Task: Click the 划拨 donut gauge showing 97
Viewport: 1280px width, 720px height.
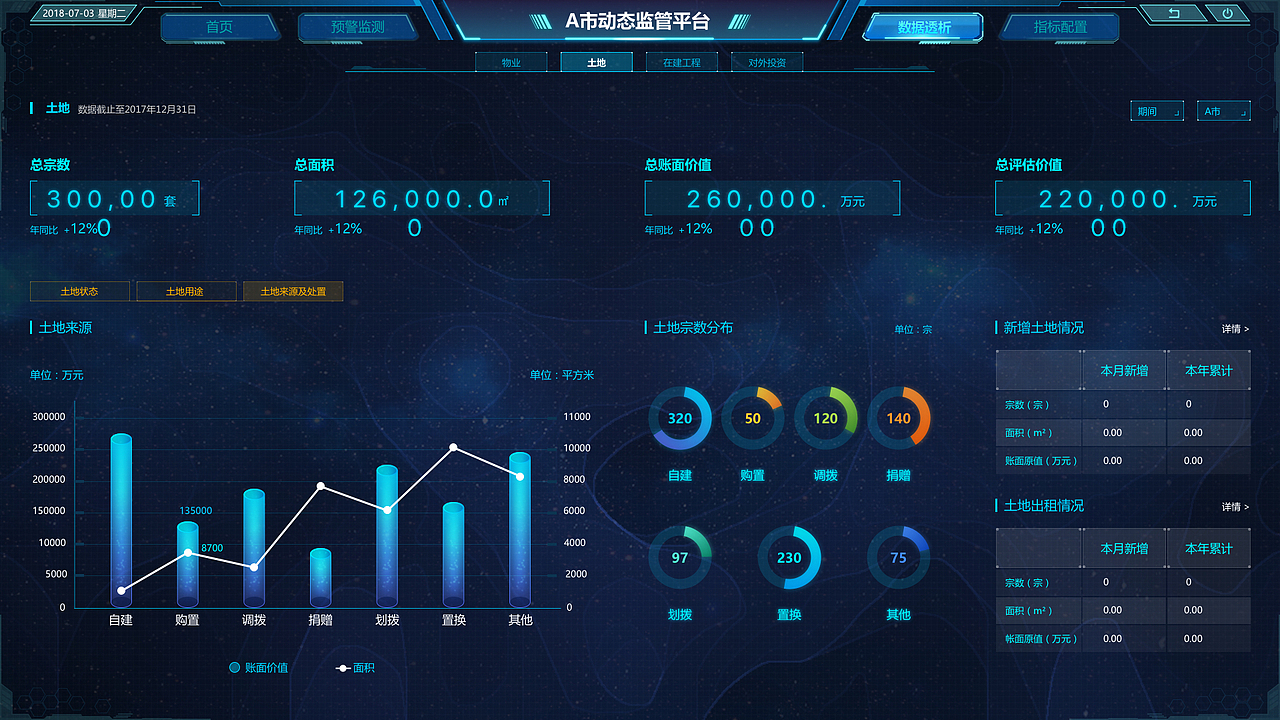Action: point(680,556)
